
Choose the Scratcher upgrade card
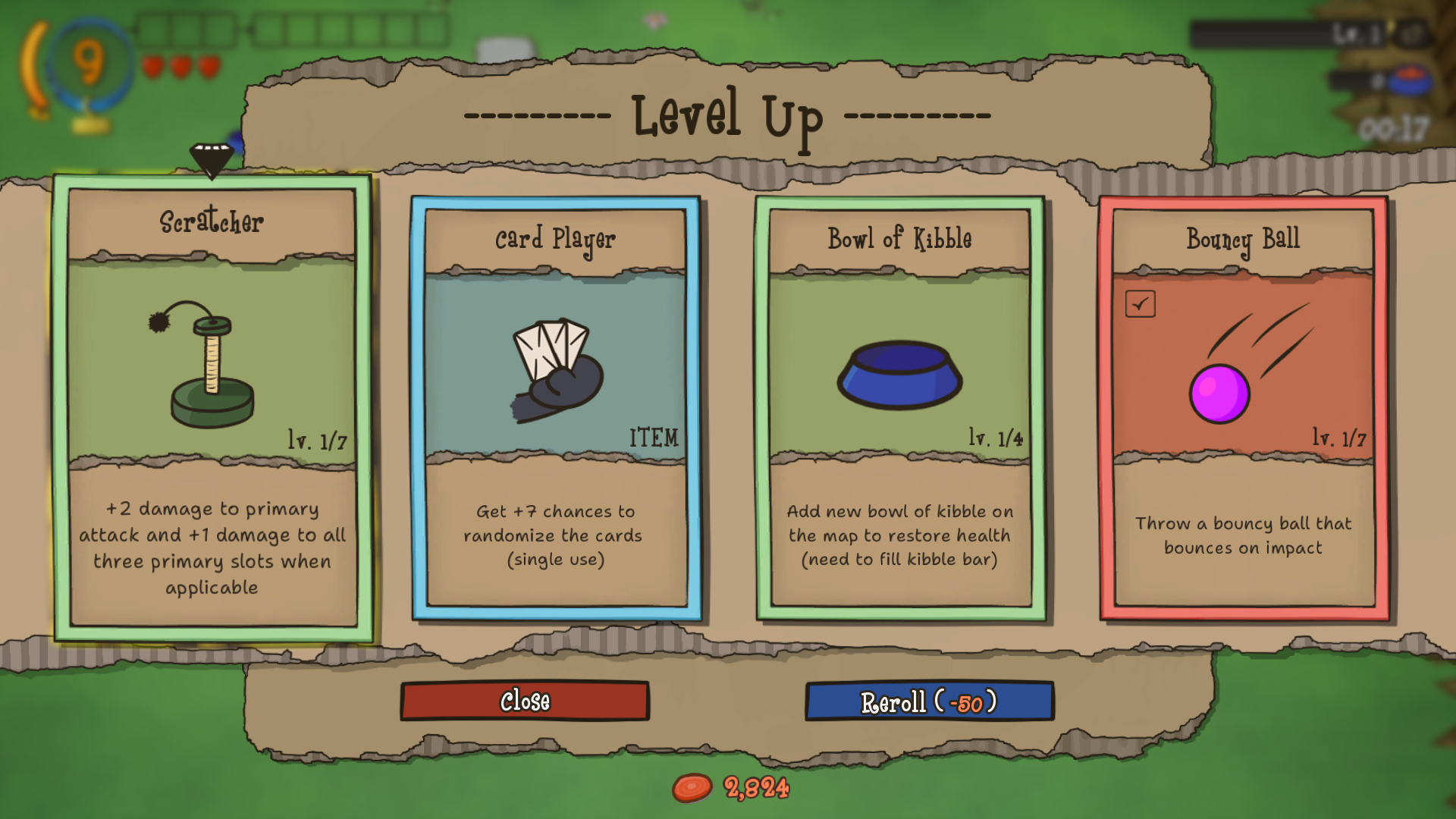(212, 409)
